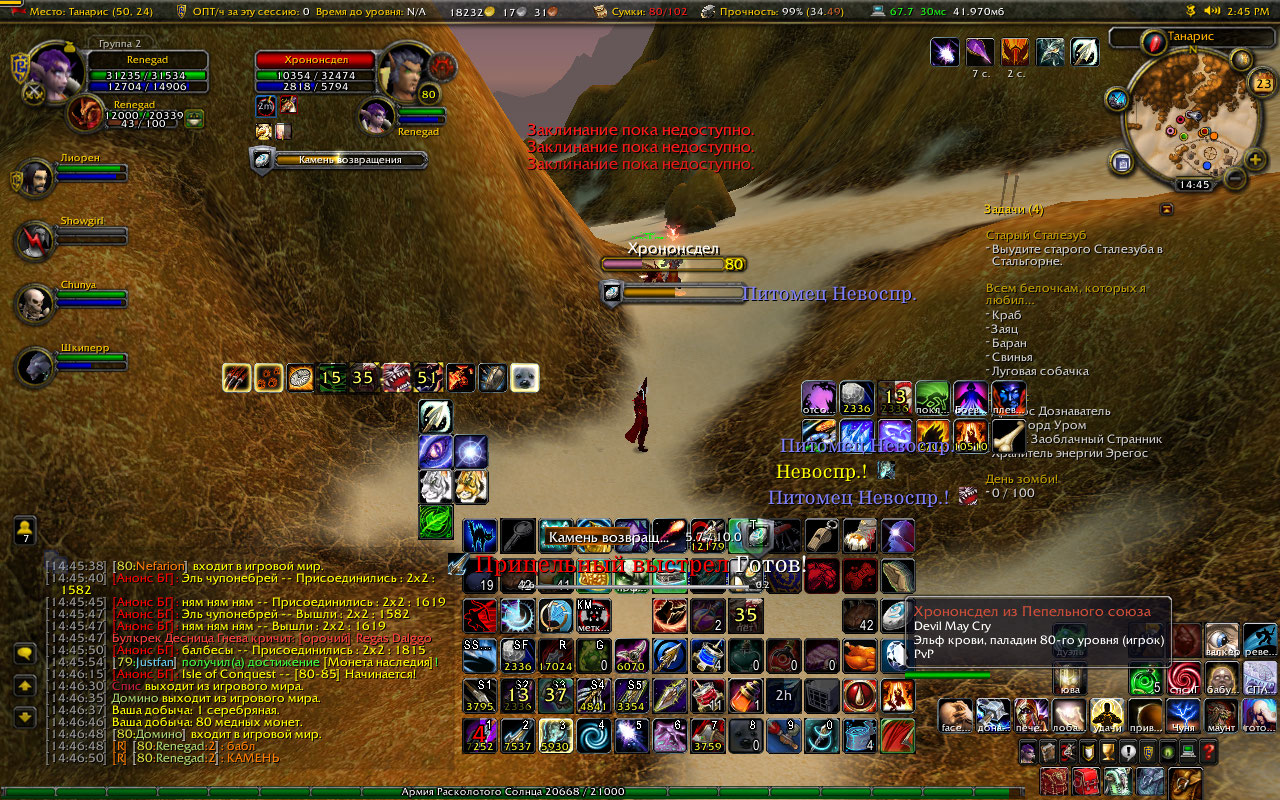The width and height of the screenshot is (1280, 800).
Task: Zoom in the minimap with the plus button
Action: pyautogui.click(x=1256, y=160)
